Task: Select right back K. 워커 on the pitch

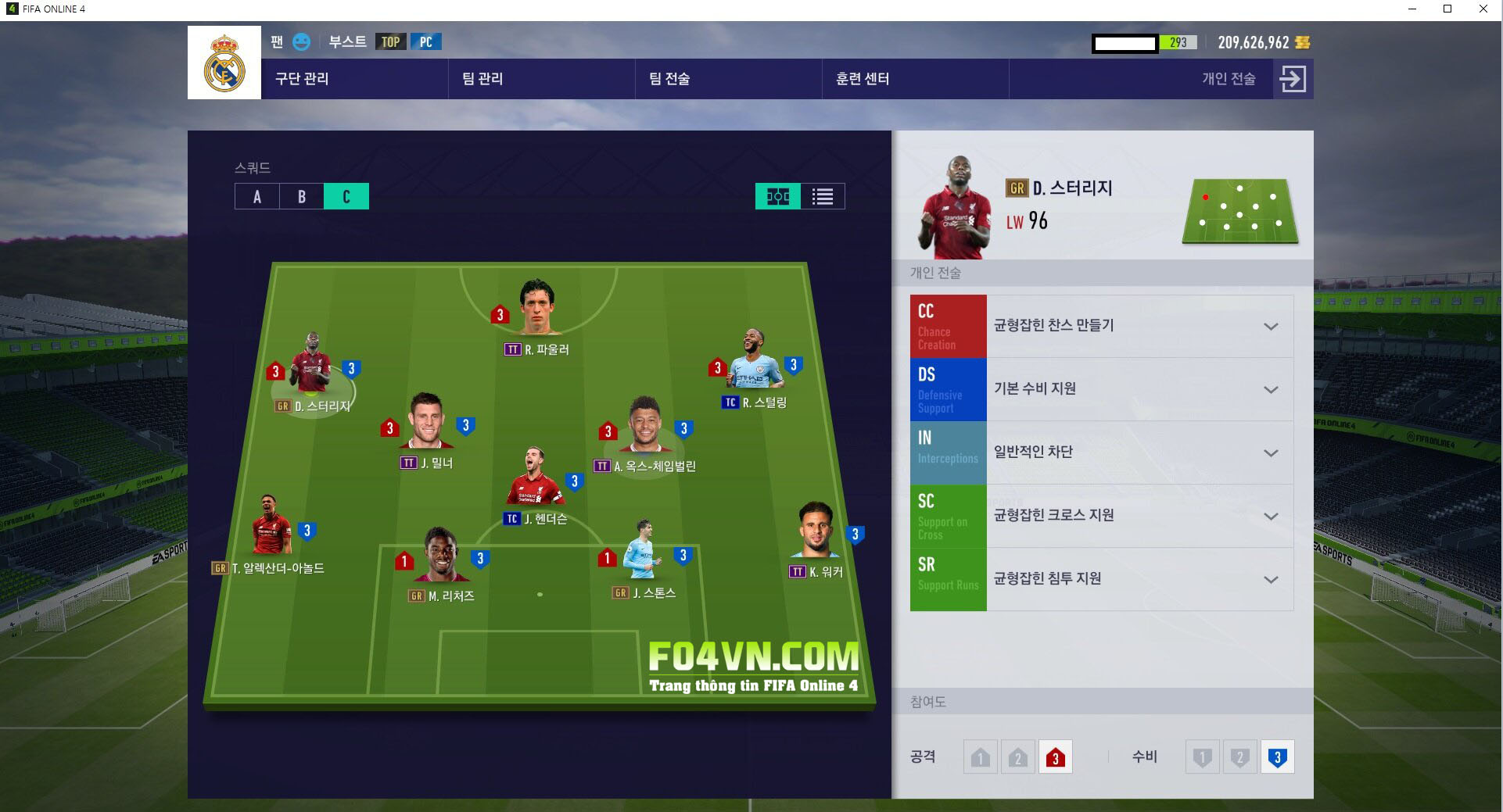Action: (817, 531)
